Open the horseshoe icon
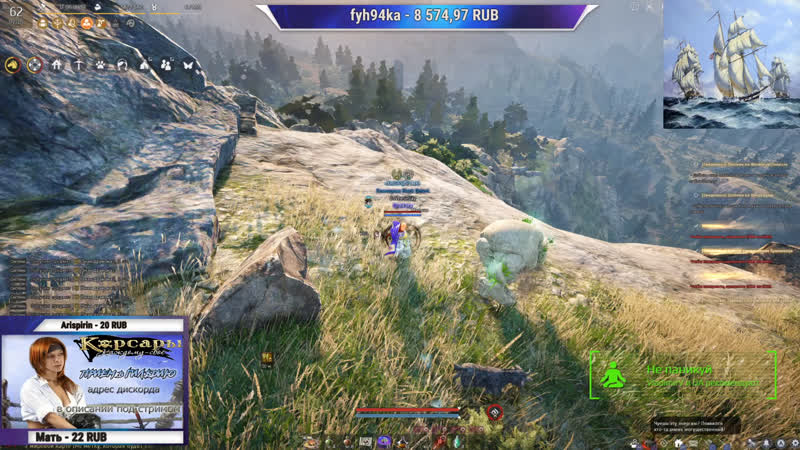The width and height of the screenshot is (800, 450). tap(122, 65)
